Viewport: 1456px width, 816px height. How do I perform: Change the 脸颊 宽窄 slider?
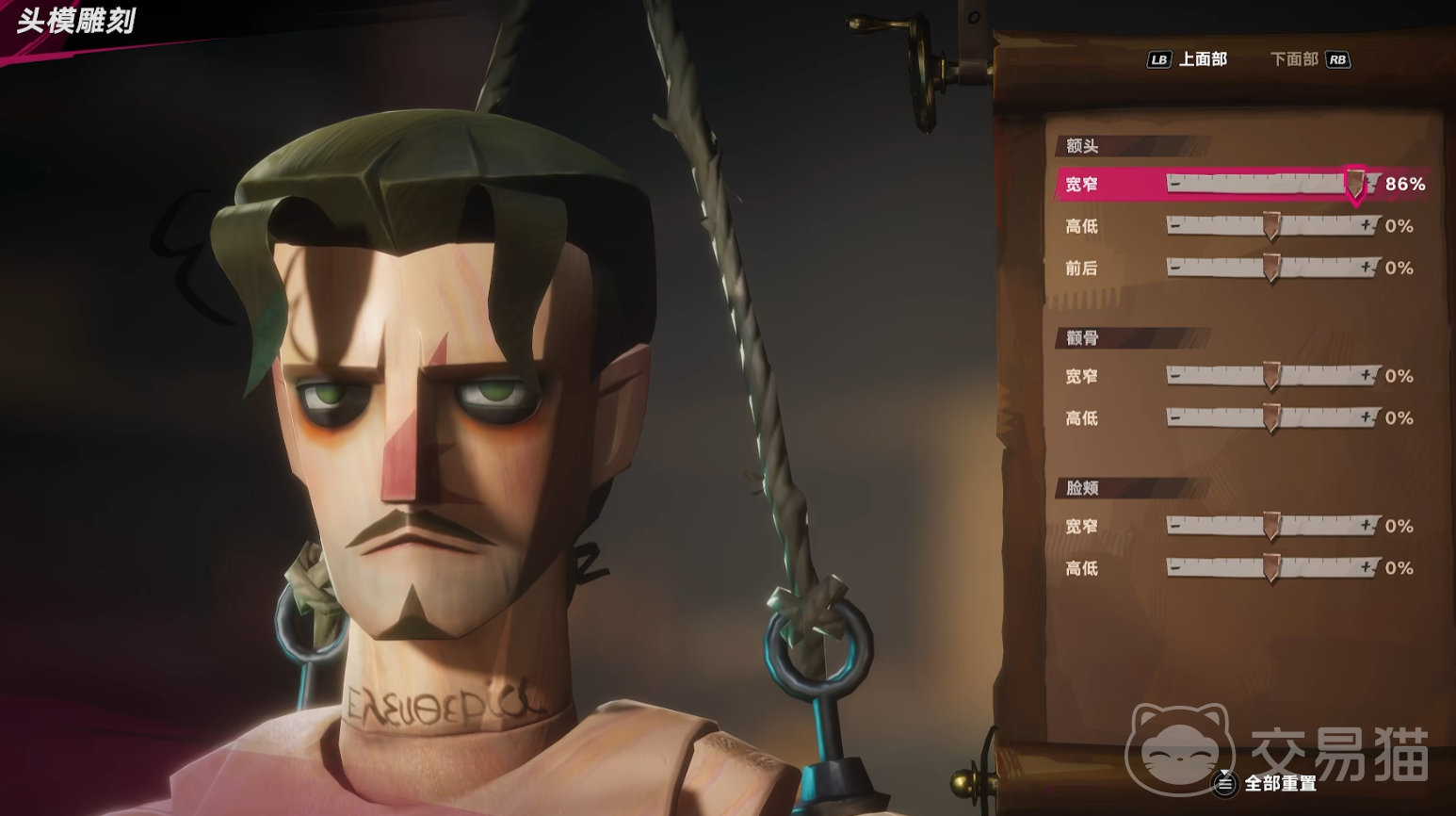(x=1270, y=526)
